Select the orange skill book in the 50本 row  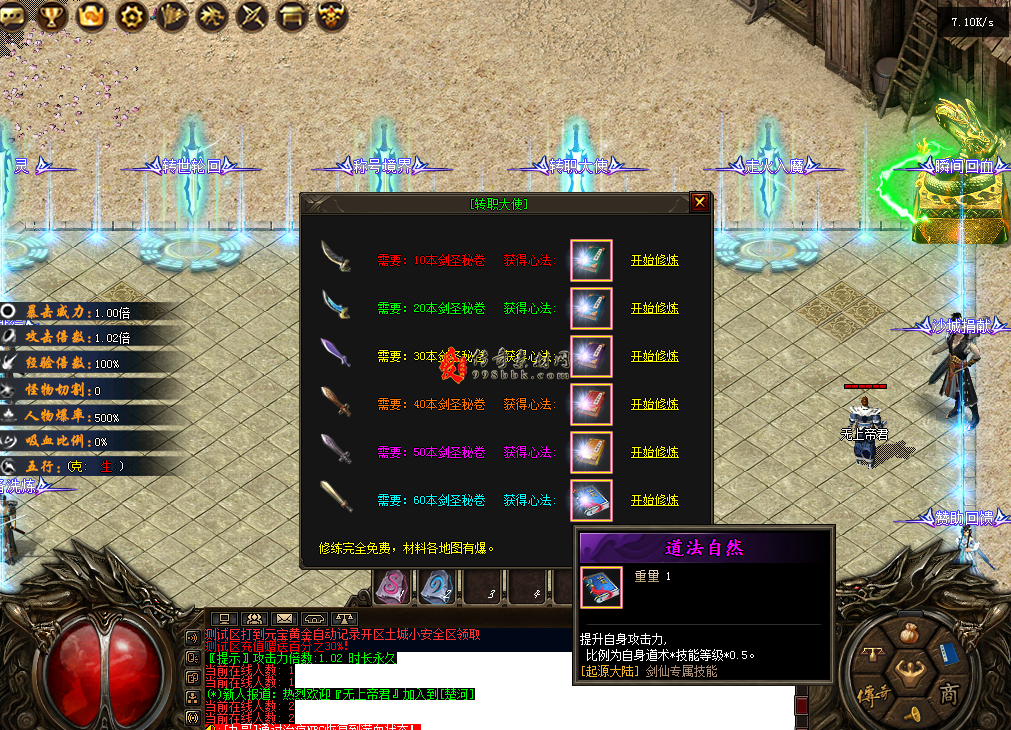click(x=591, y=452)
